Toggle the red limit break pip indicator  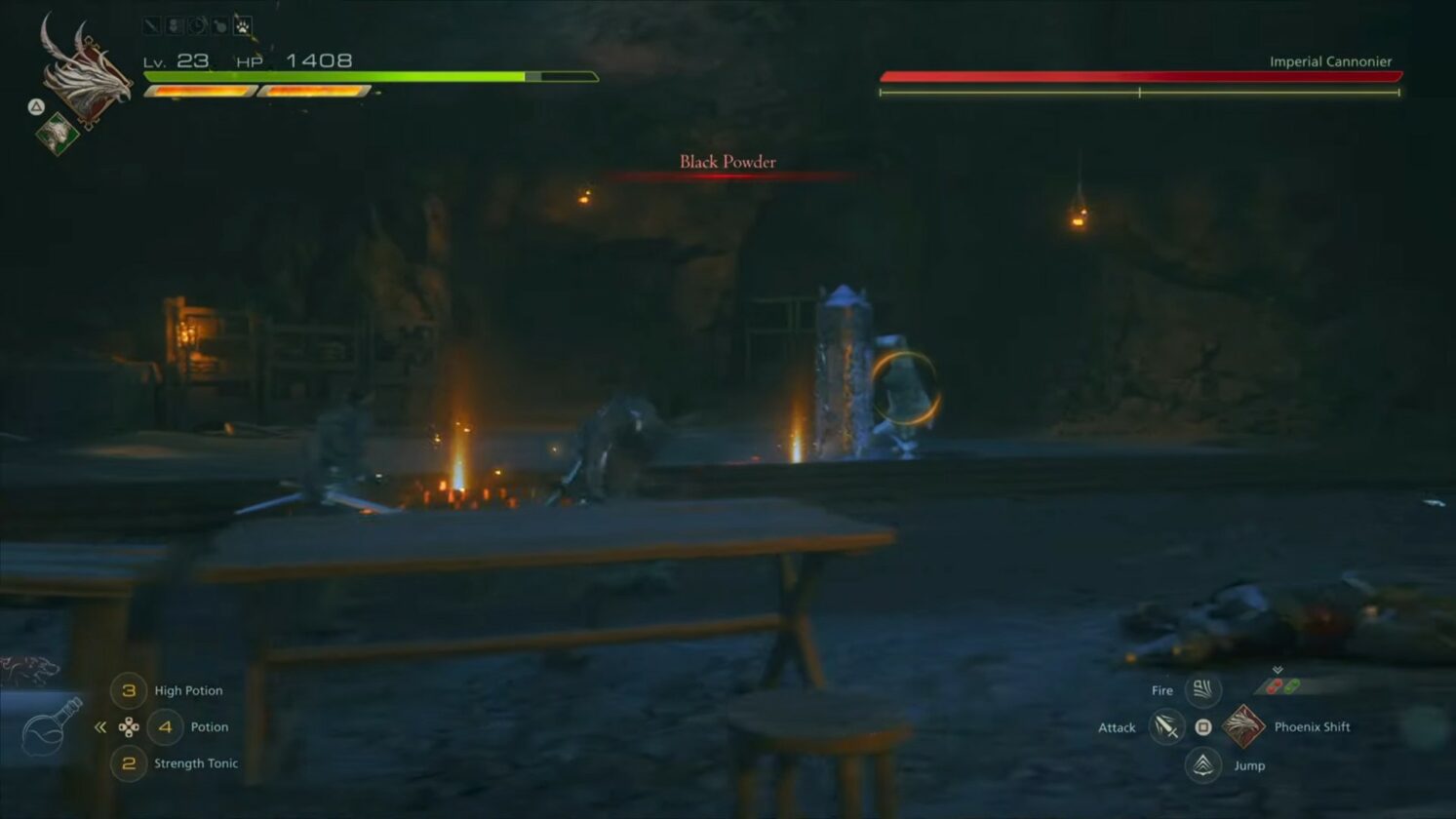point(1274,685)
